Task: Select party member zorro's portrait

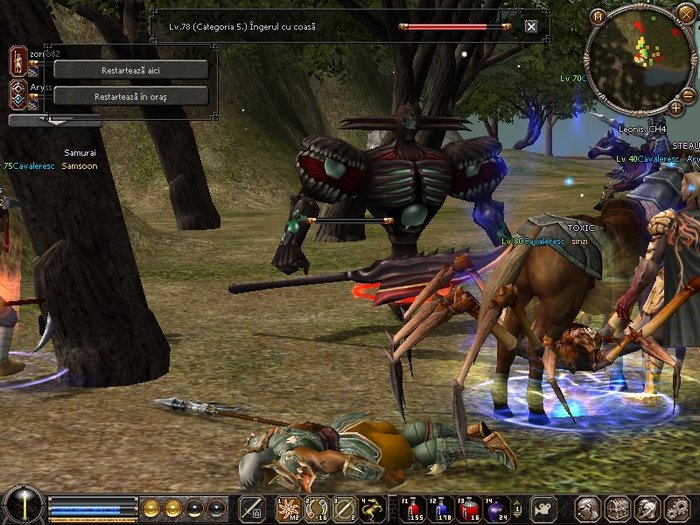Action: (18, 60)
